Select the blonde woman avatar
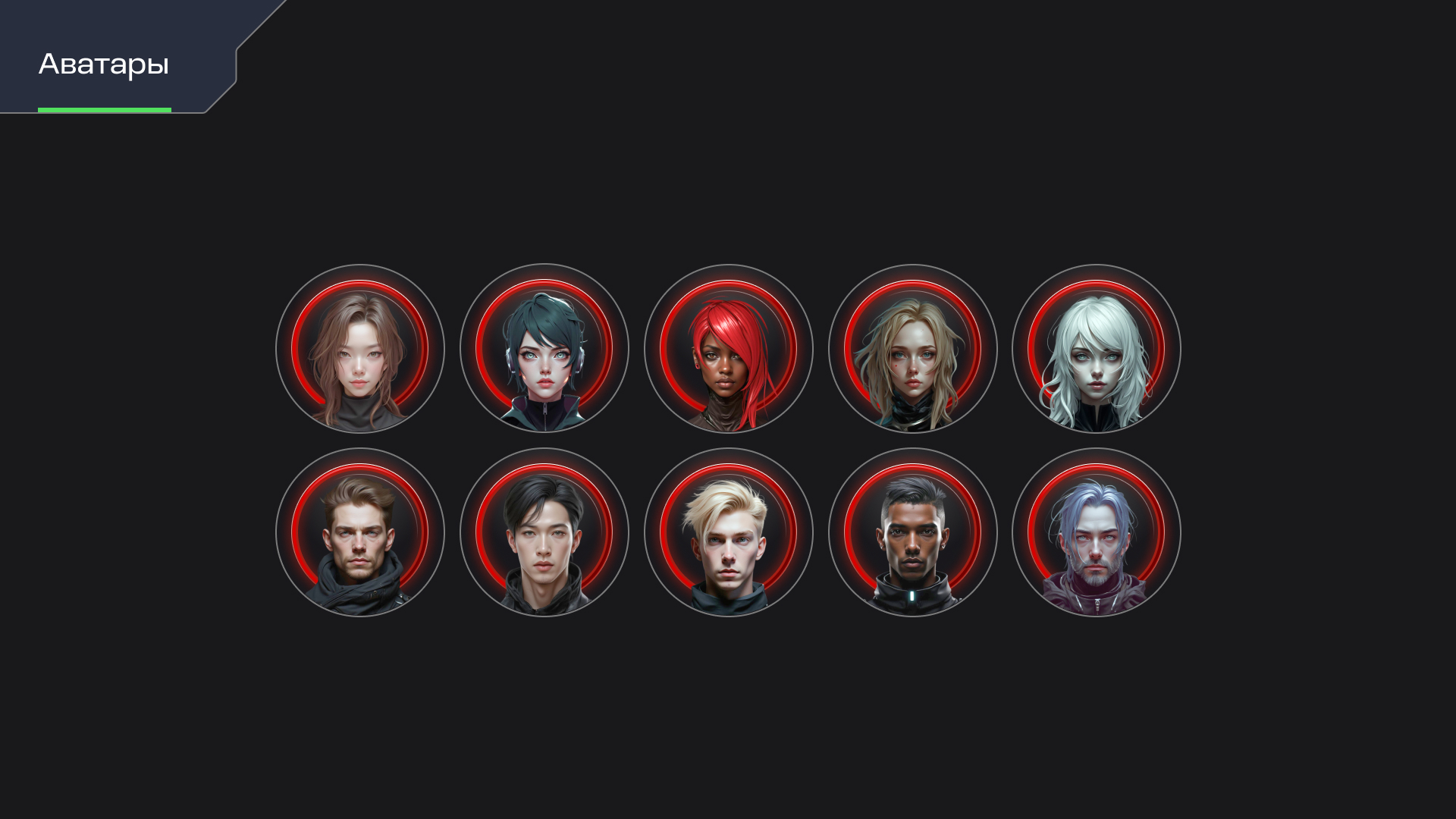 click(x=913, y=349)
